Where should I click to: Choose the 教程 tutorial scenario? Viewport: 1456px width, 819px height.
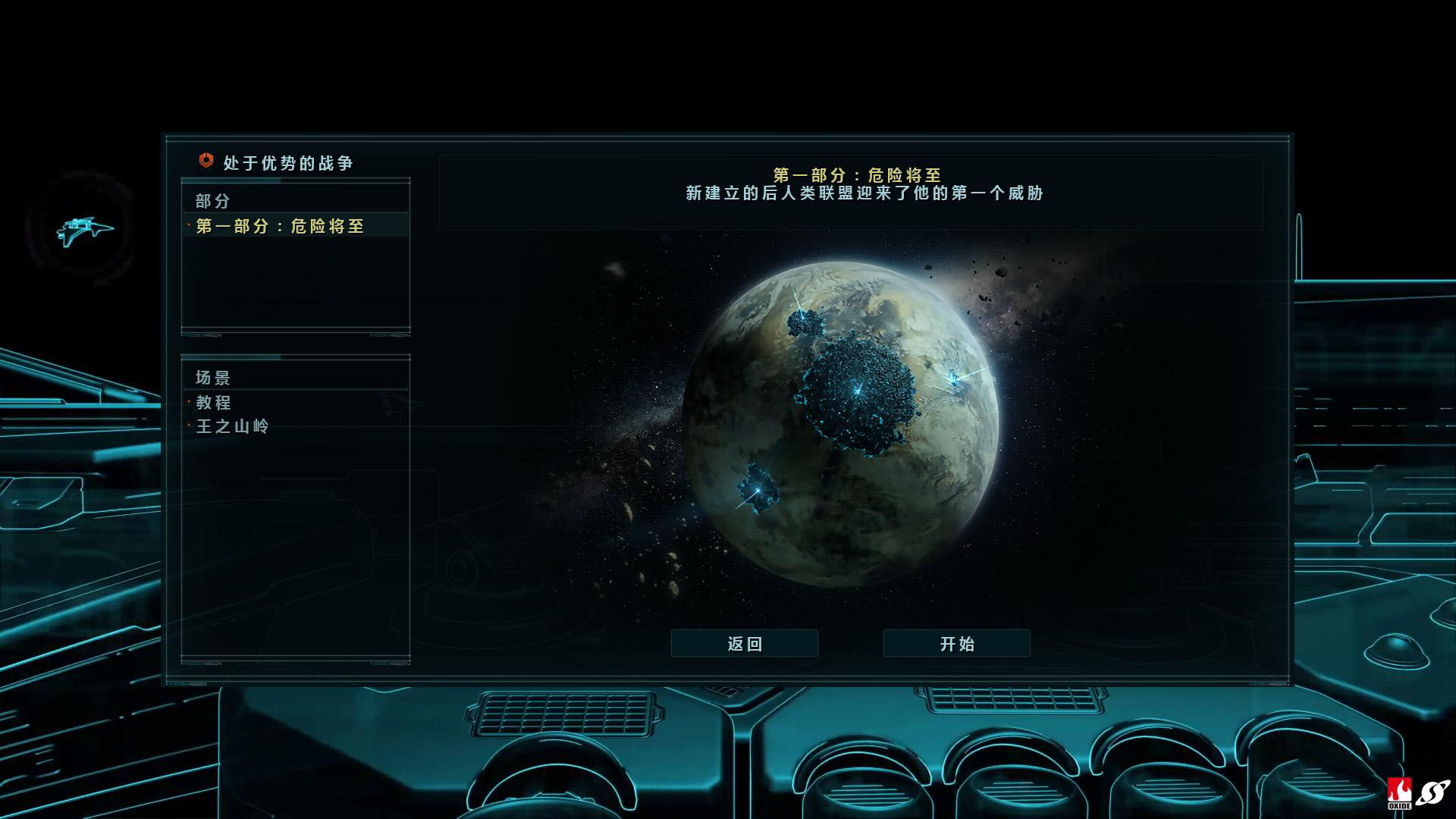coord(214,403)
